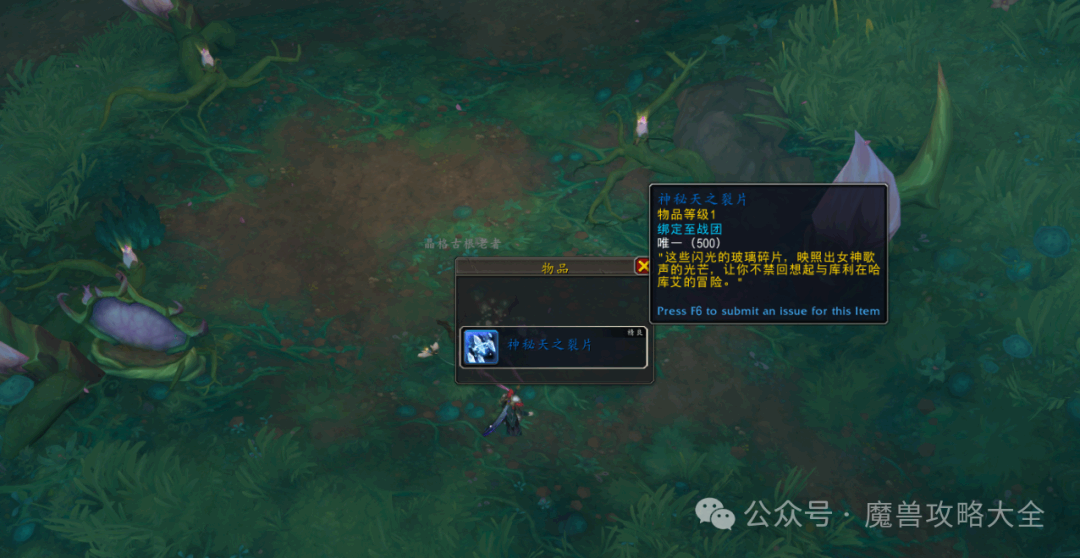
Task: Loot the 神秘天之裂片 item icon
Action: click(481, 347)
